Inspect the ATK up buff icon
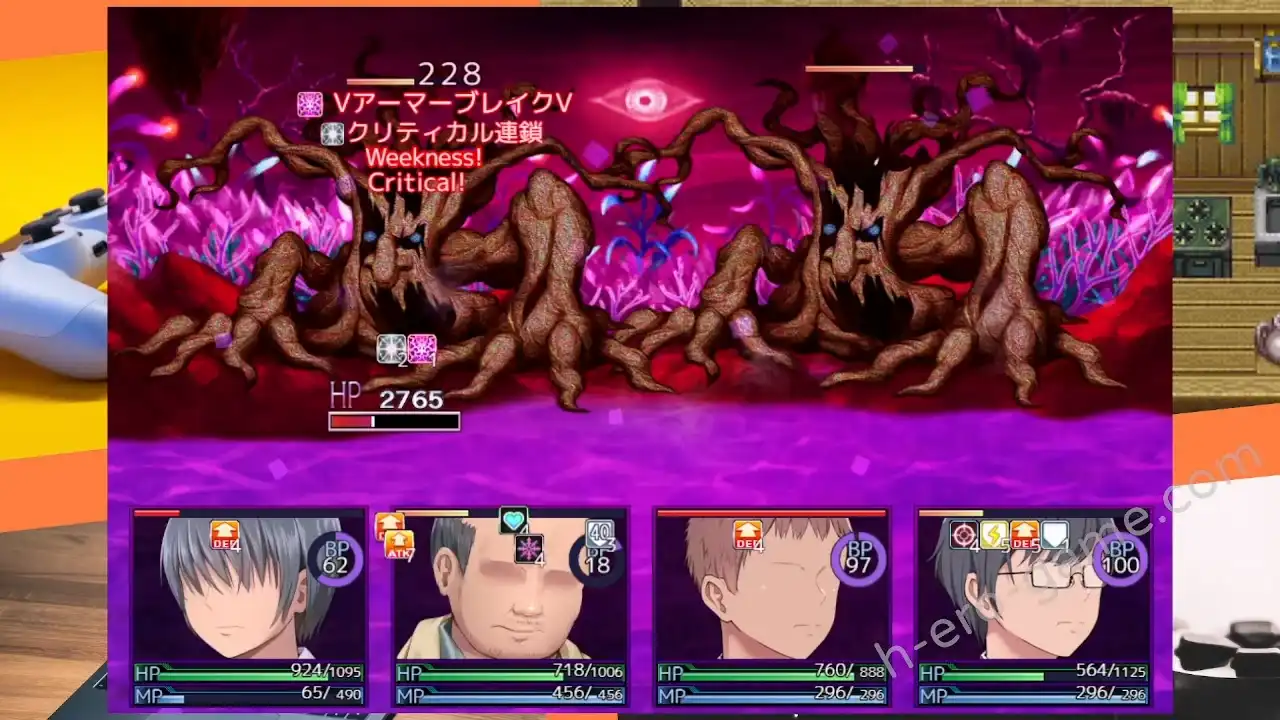The image size is (1280, 720). pyautogui.click(x=398, y=544)
